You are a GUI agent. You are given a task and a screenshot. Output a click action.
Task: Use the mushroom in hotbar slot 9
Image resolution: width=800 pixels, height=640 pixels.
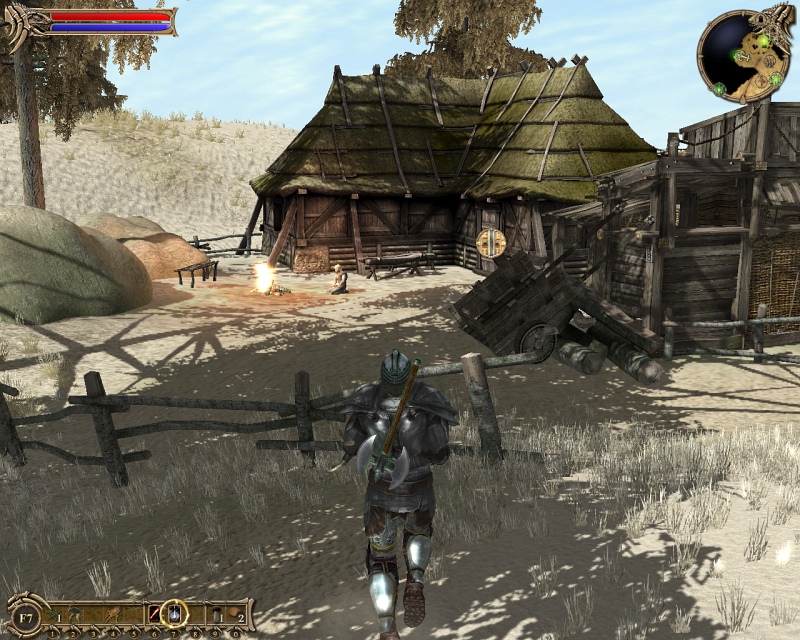[x=216, y=612]
